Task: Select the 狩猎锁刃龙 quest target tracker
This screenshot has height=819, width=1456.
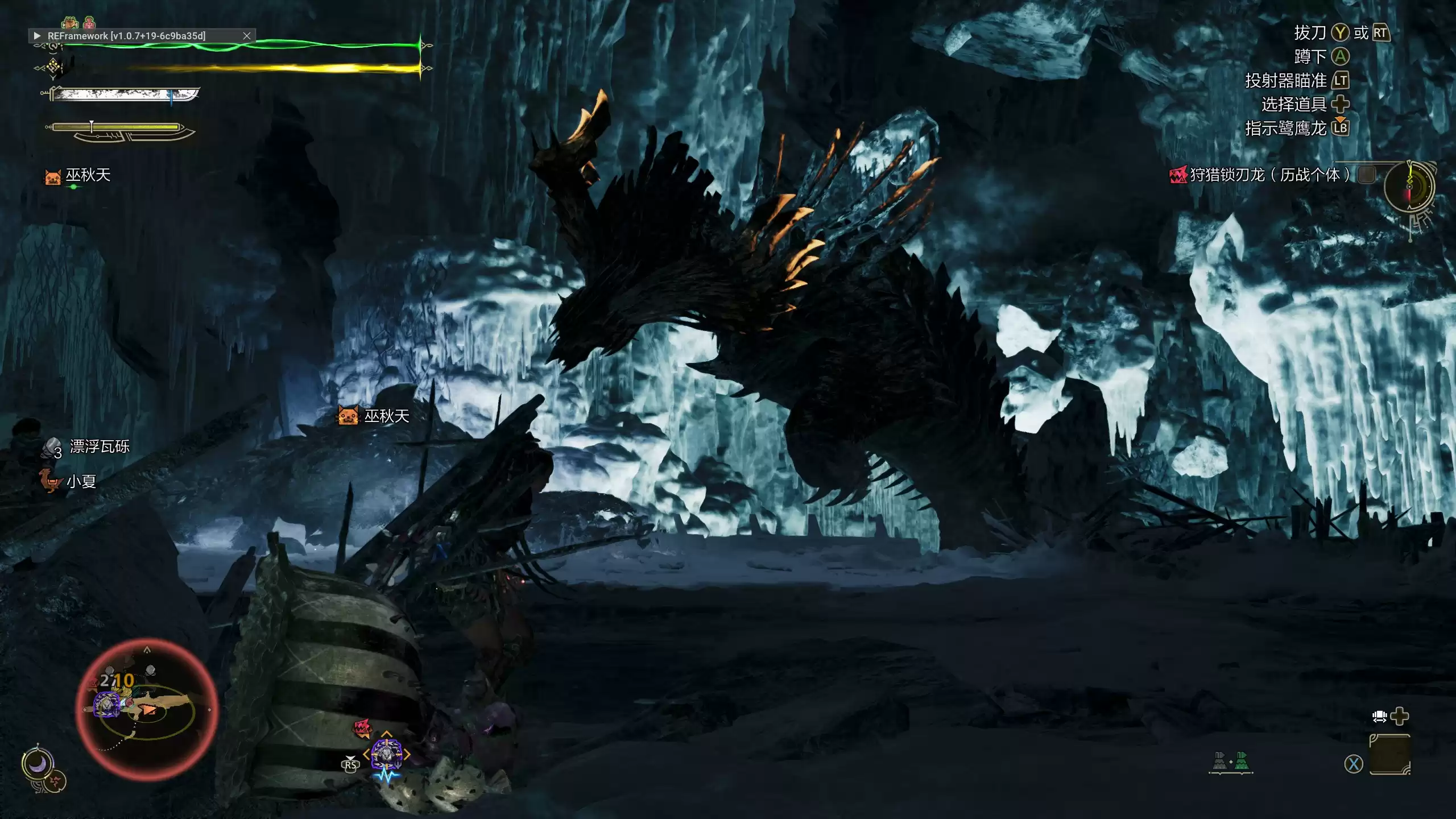Action: pos(1268,175)
